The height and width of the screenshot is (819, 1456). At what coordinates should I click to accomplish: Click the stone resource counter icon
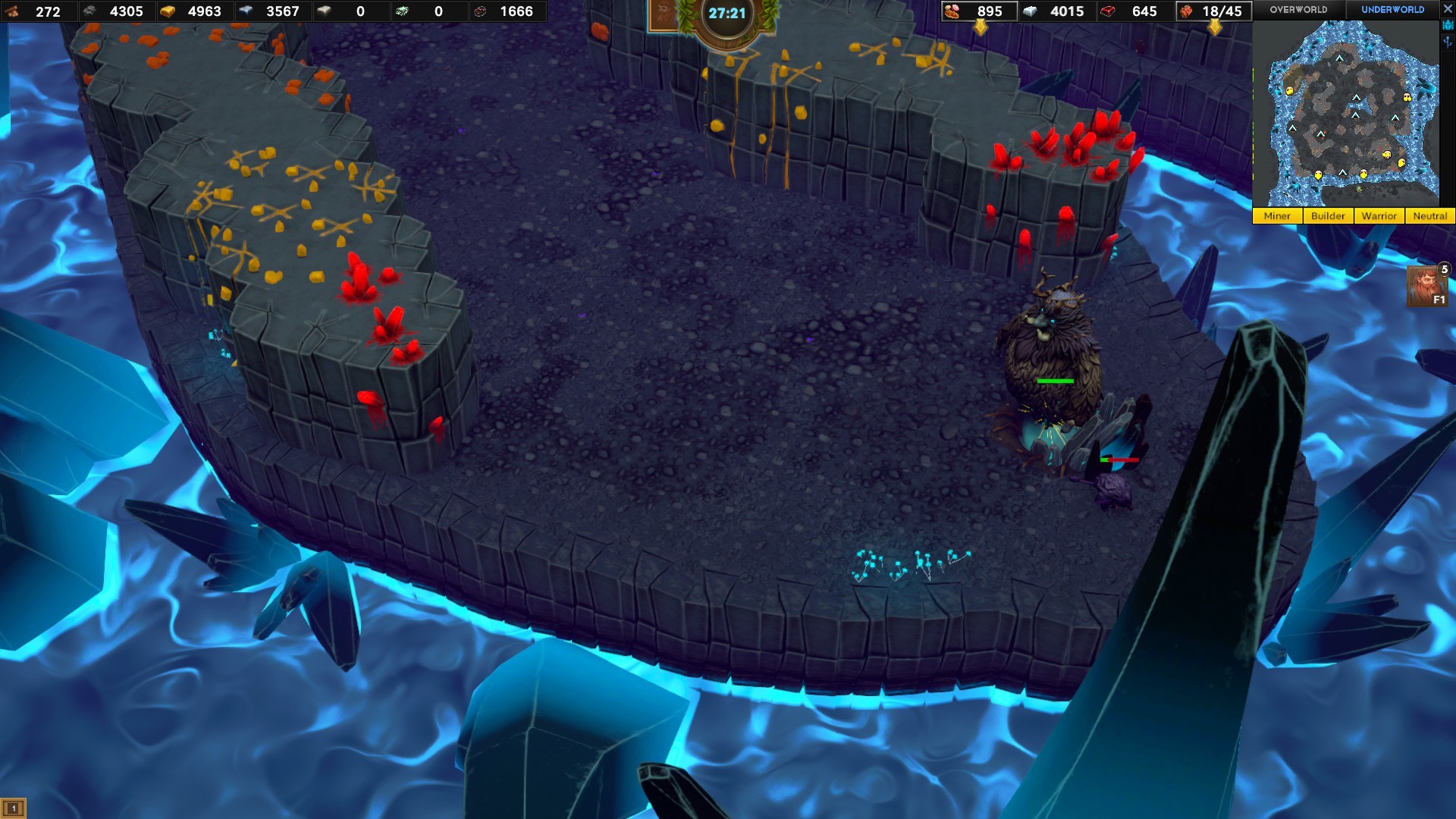89,12
